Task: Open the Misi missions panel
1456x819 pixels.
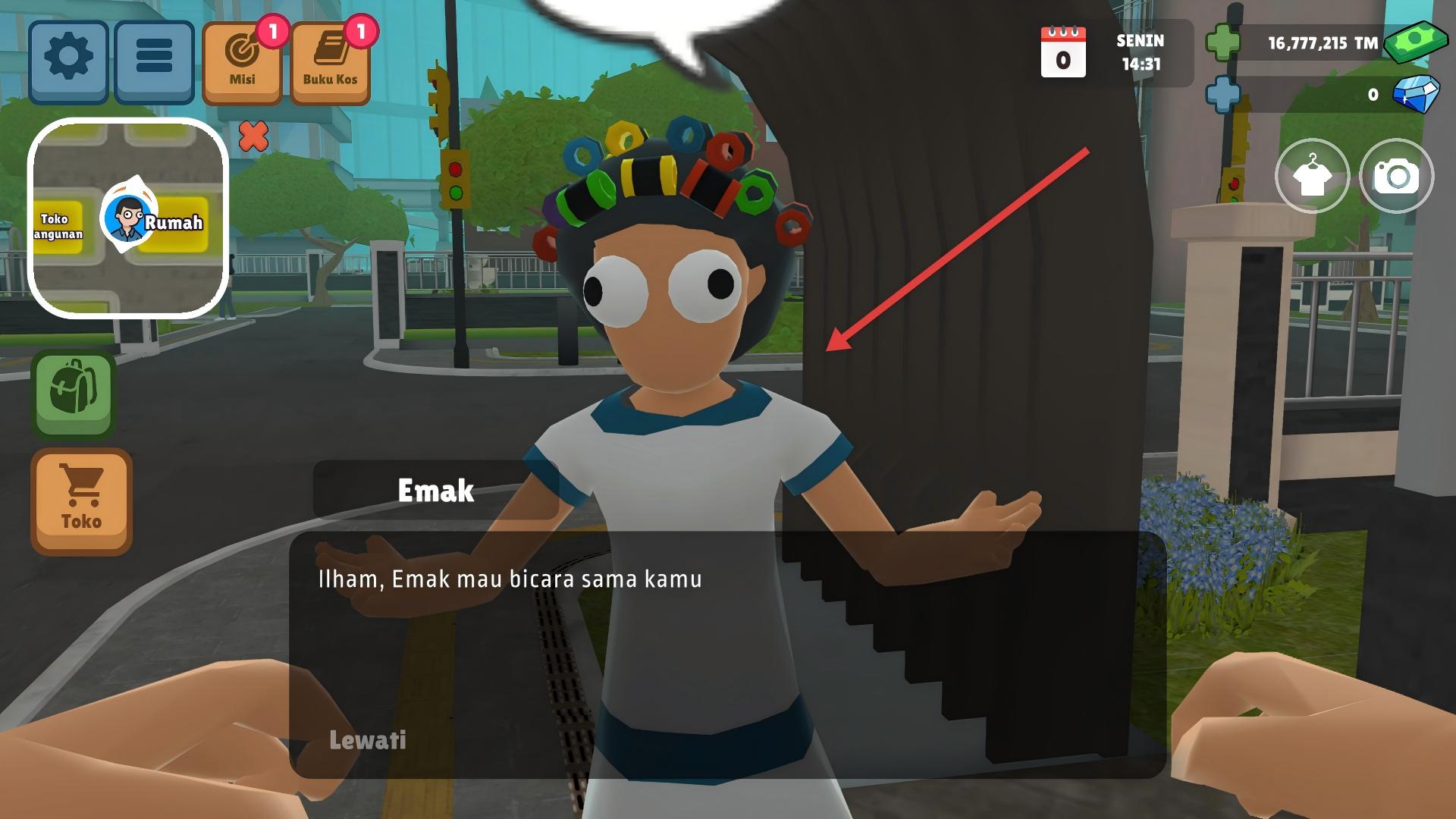Action: 243,63
